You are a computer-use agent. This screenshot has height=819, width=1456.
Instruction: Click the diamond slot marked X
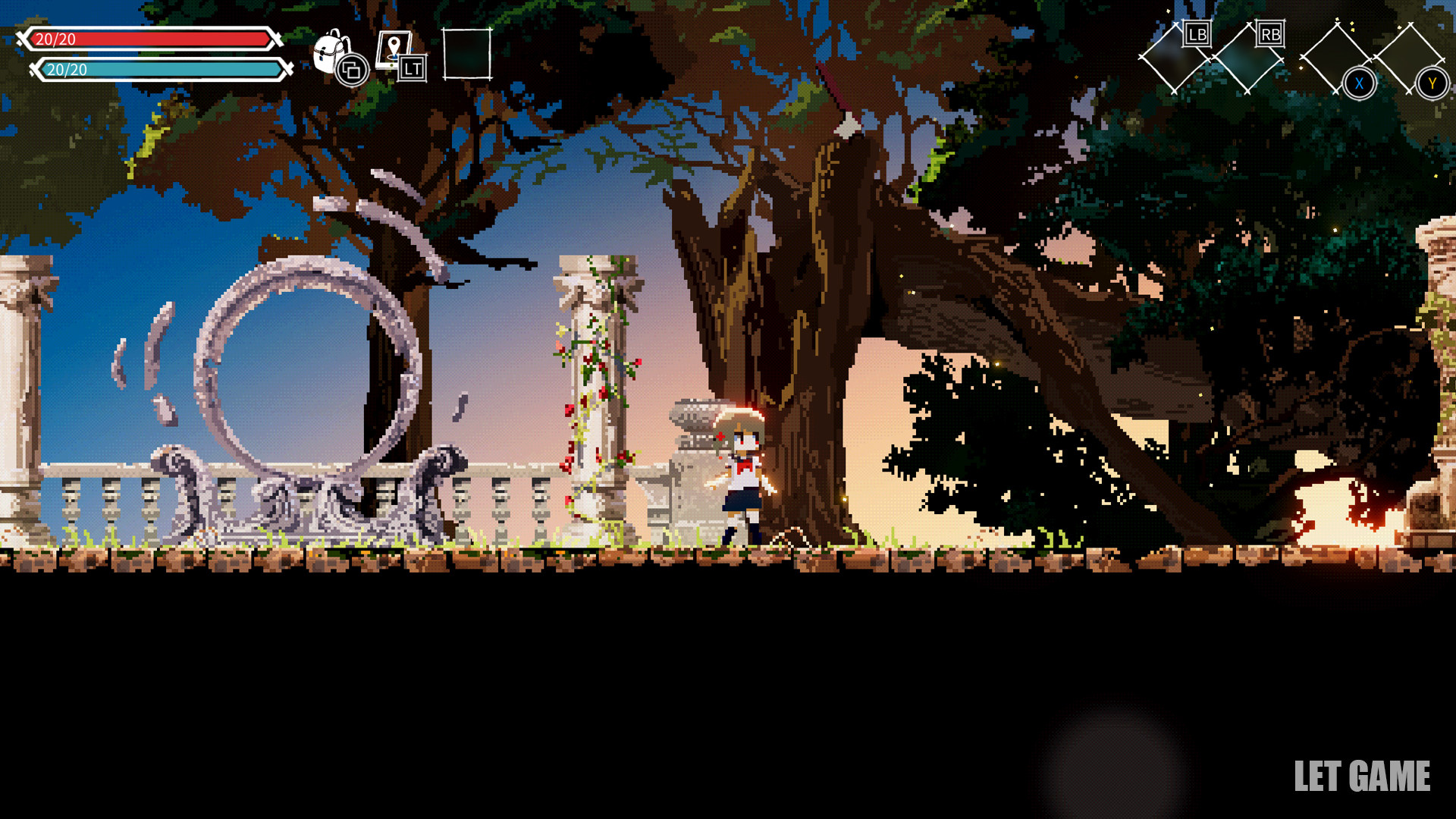point(1336,58)
